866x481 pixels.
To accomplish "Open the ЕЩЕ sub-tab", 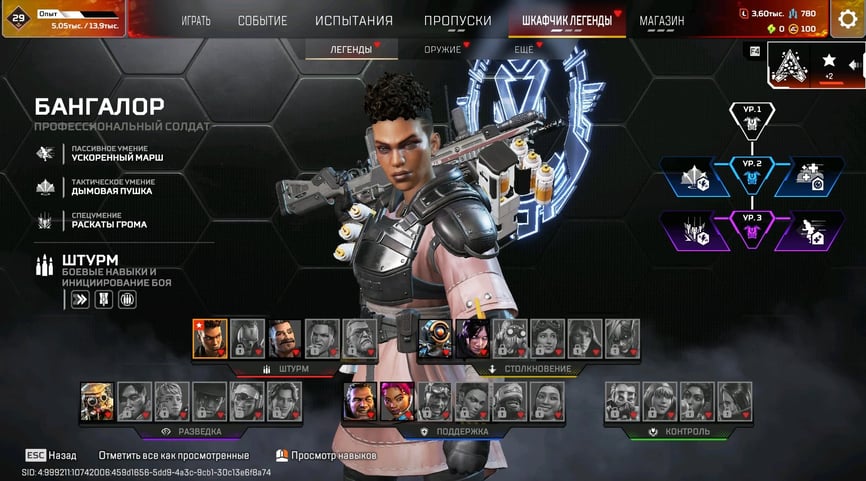I will pyautogui.click(x=524, y=49).
